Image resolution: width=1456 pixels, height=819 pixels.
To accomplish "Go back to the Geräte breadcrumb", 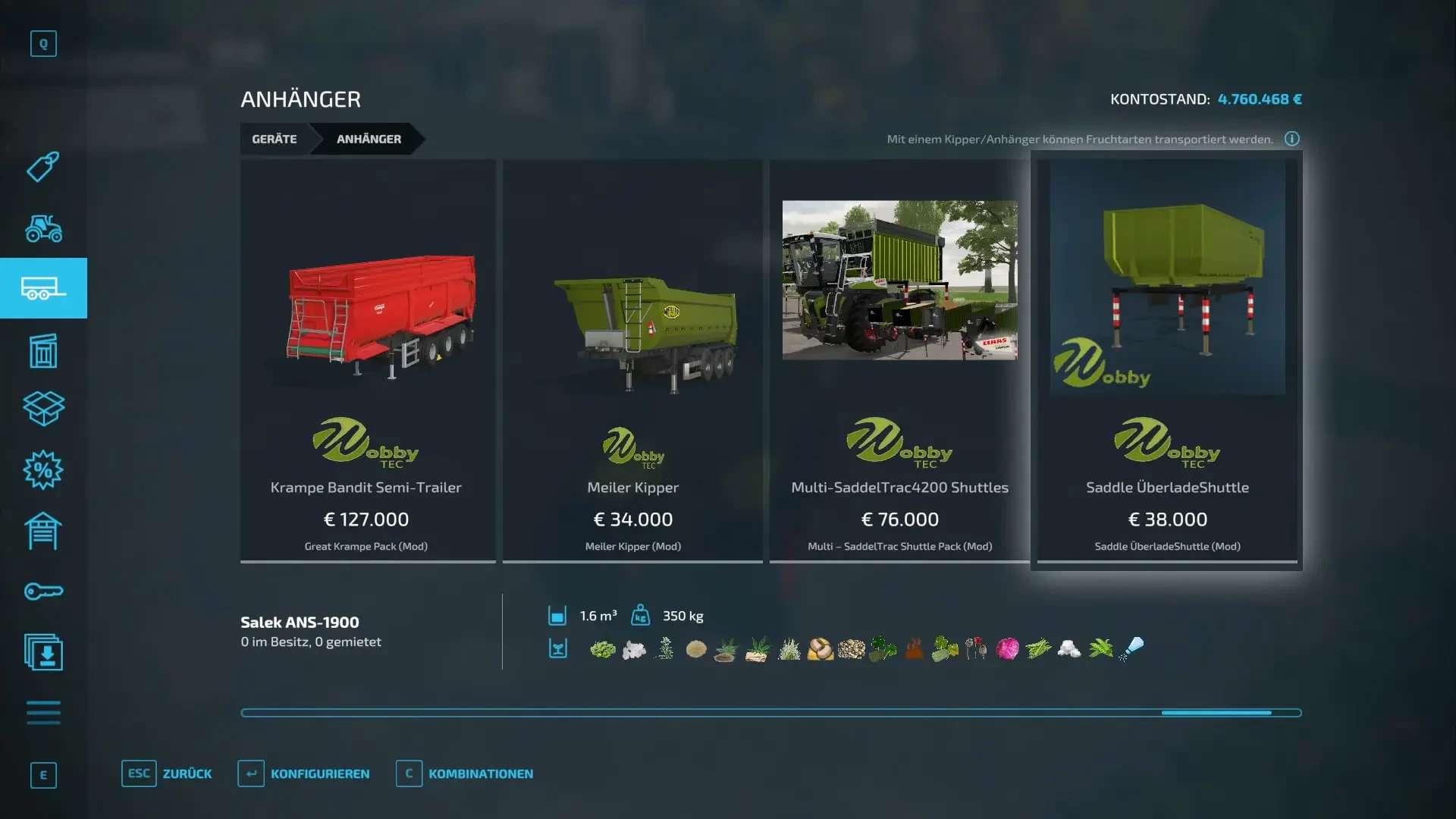I will [x=275, y=139].
